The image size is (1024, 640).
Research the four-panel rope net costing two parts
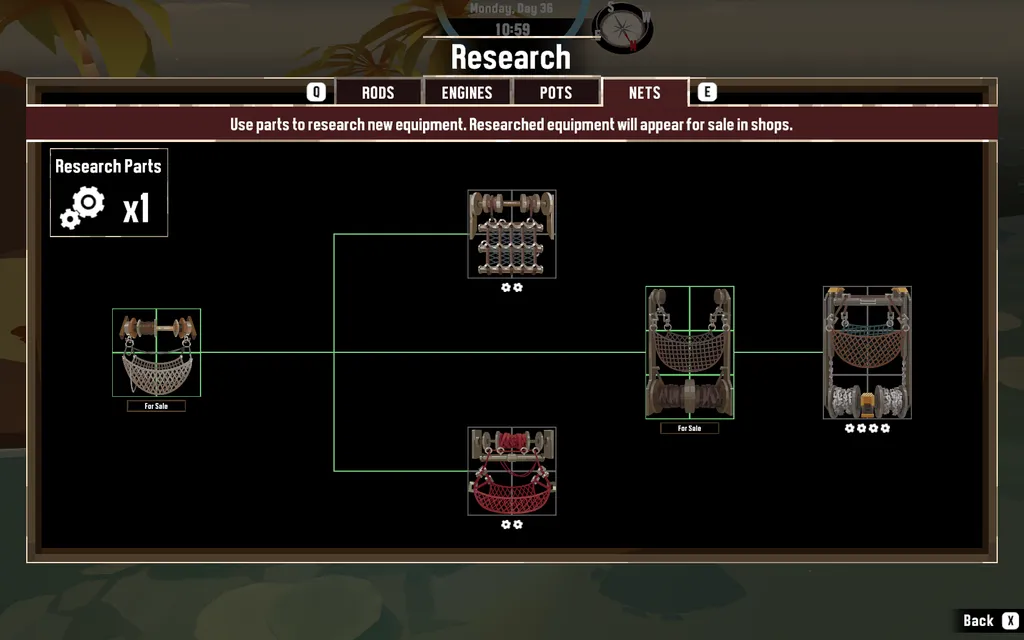[512, 234]
